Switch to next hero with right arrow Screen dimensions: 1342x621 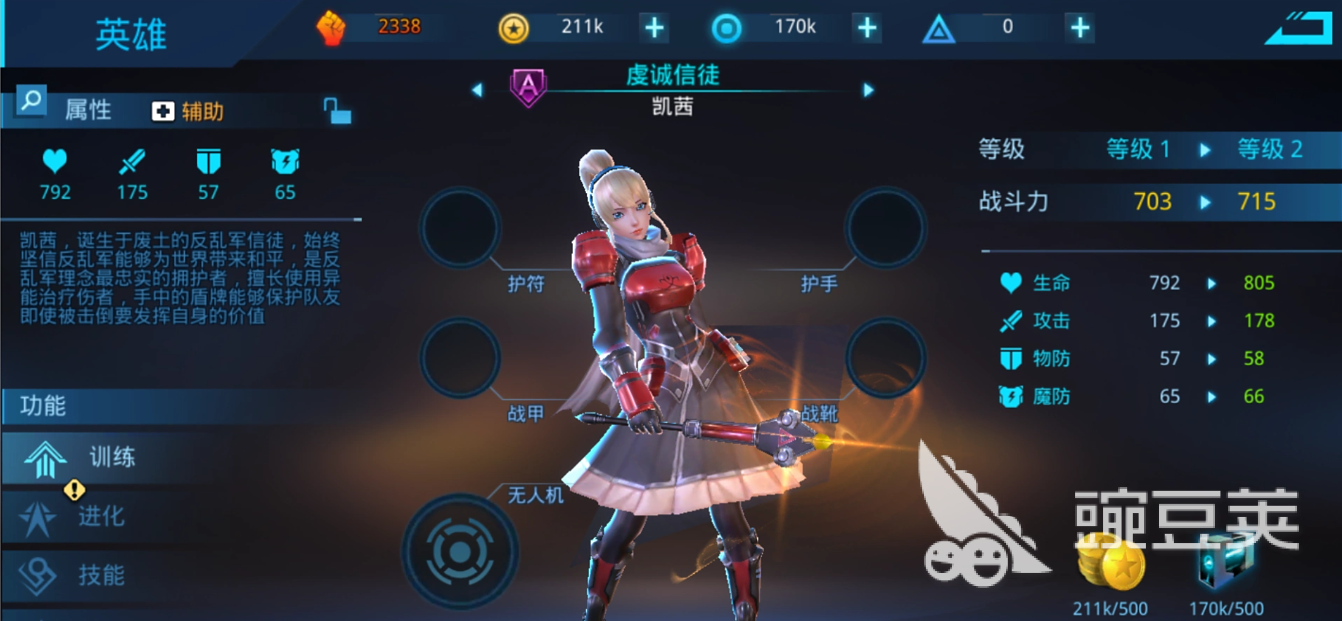(x=868, y=90)
